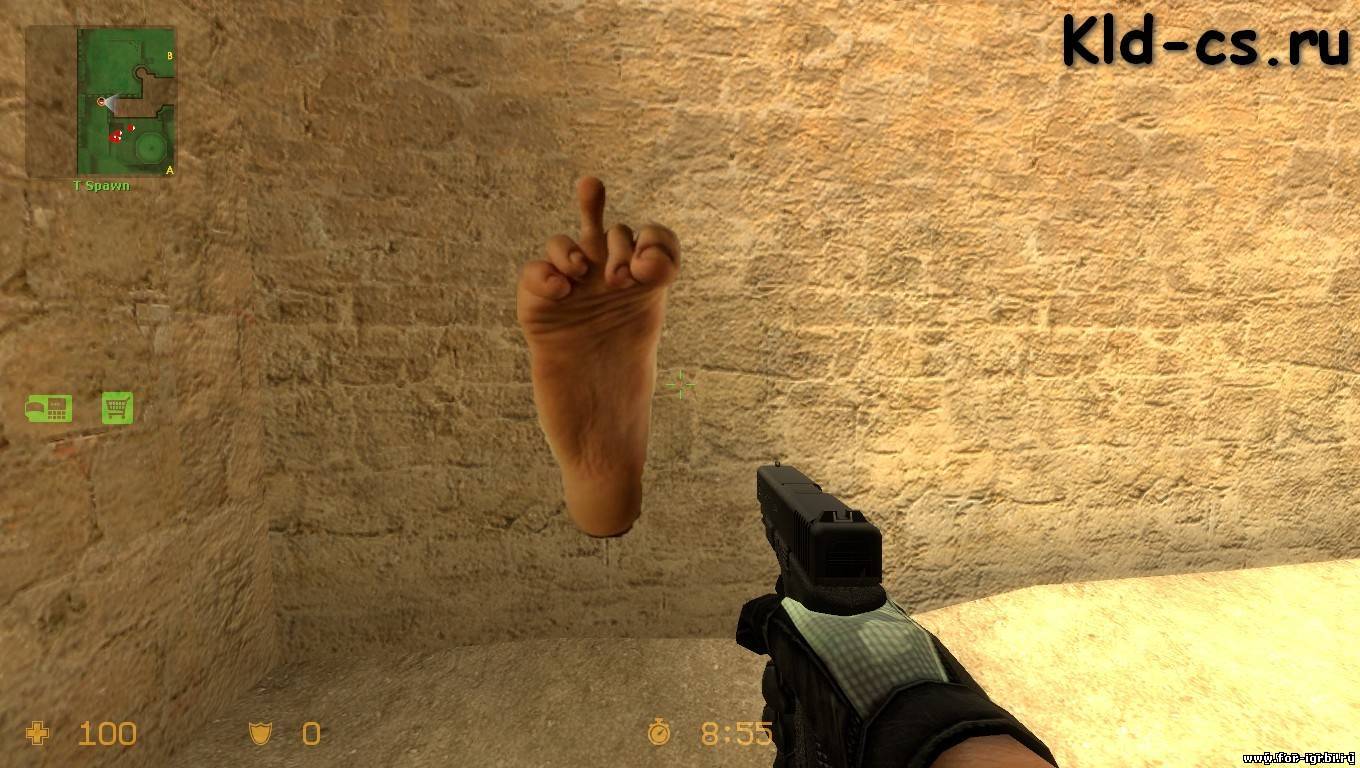Click the health value 100
1360x768 pixels.
click(x=107, y=734)
